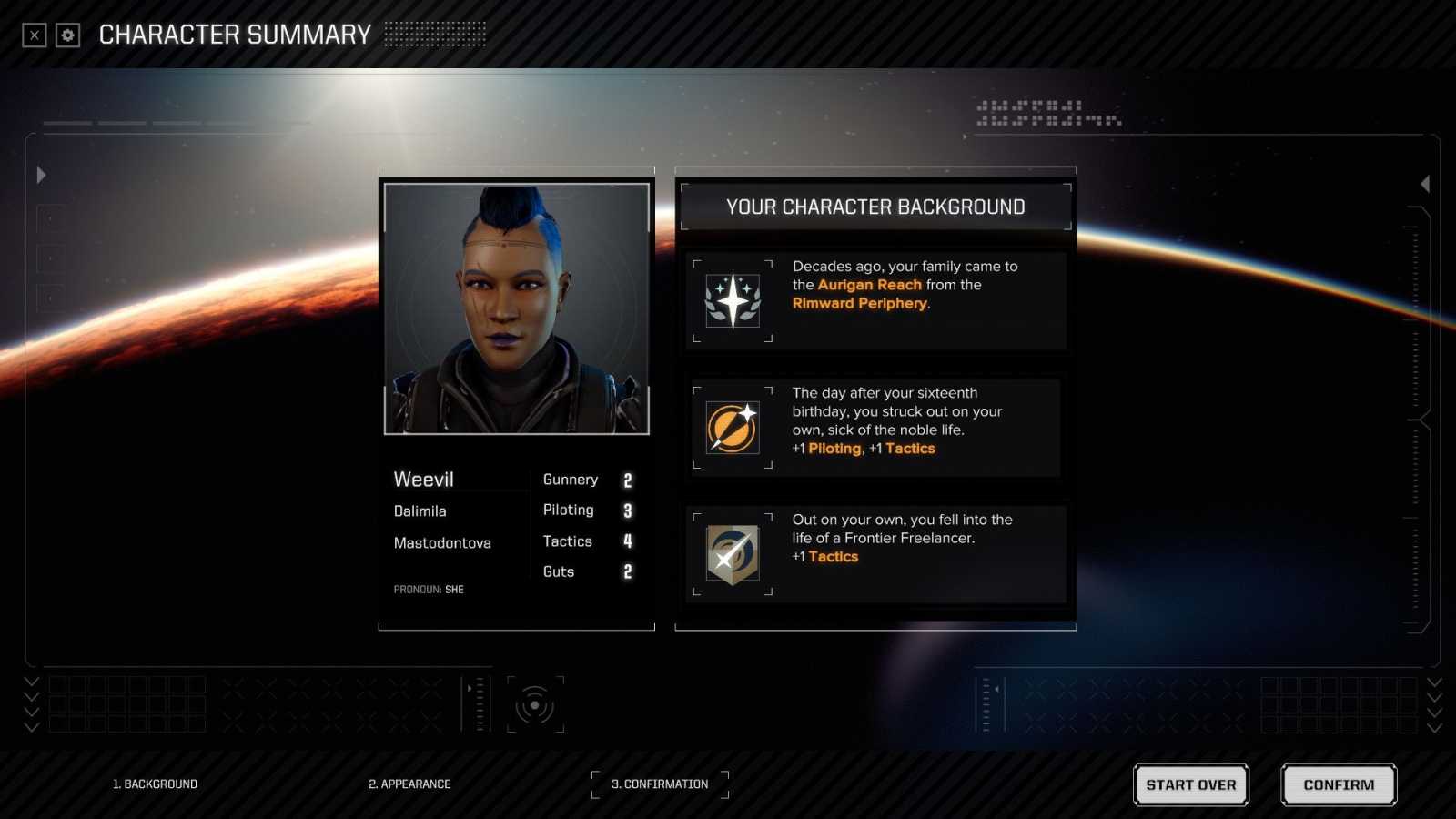Switch to the 1. Background step
This screenshot has width=1456, height=819.
click(156, 784)
